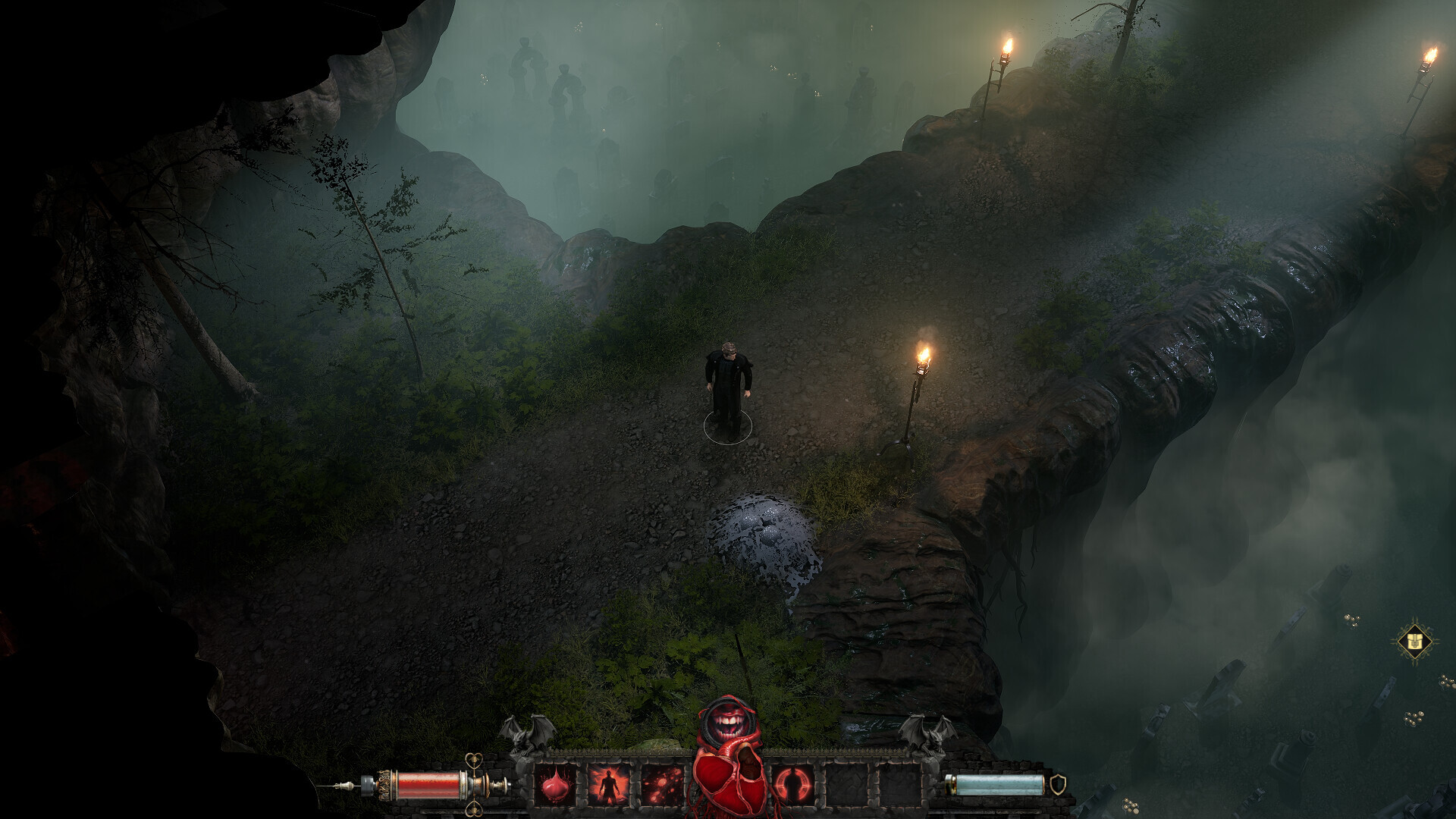Select the anatomical heart in the hotbar
Screen dimensions: 1456x819
click(x=726, y=780)
